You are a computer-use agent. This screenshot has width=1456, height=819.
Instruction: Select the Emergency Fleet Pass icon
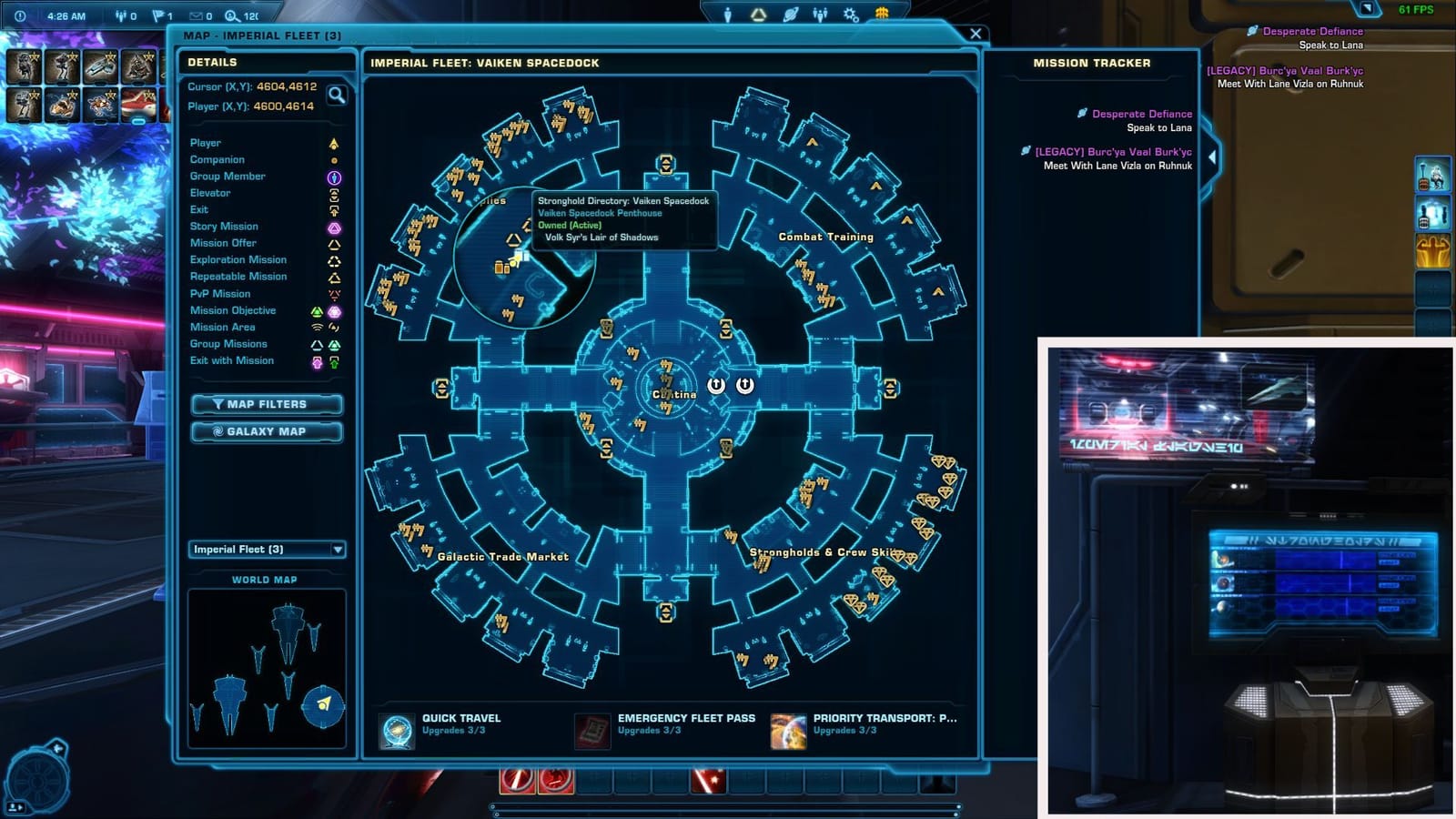pyautogui.click(x=594, y=727)
